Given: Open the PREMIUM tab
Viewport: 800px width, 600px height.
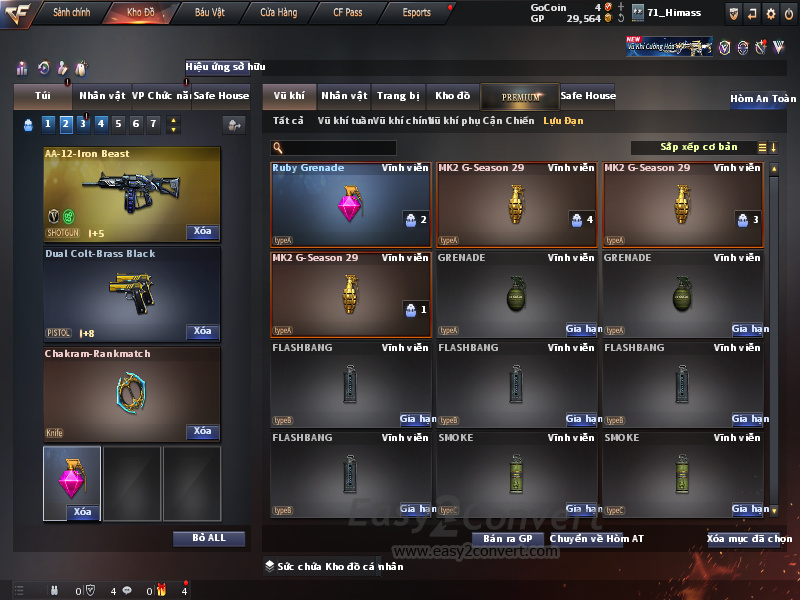Looking at the screenshot, I should (x=520, y=96).
